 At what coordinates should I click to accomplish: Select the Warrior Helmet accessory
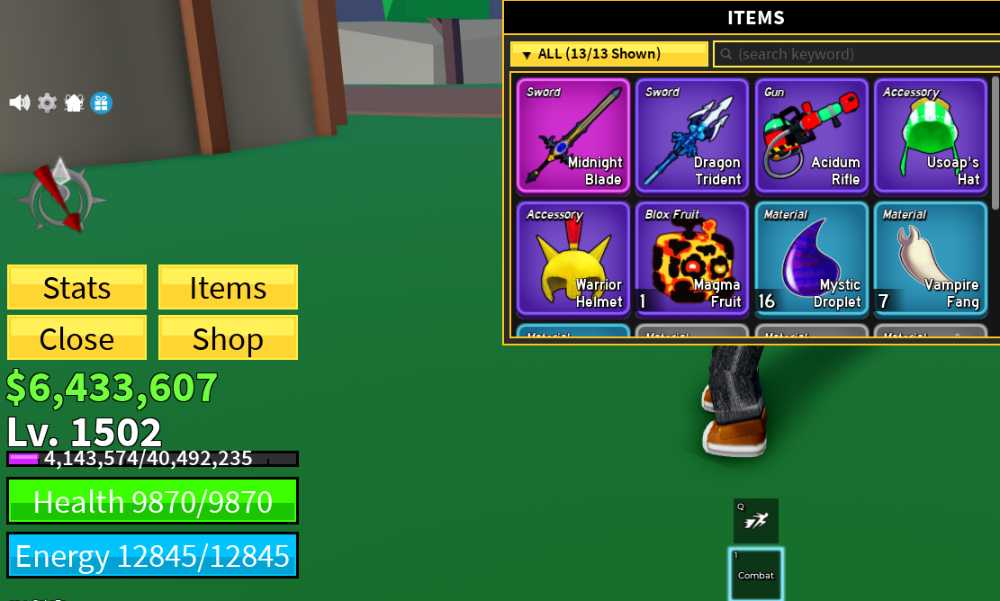pyautogui.click(x=573, y=258)
